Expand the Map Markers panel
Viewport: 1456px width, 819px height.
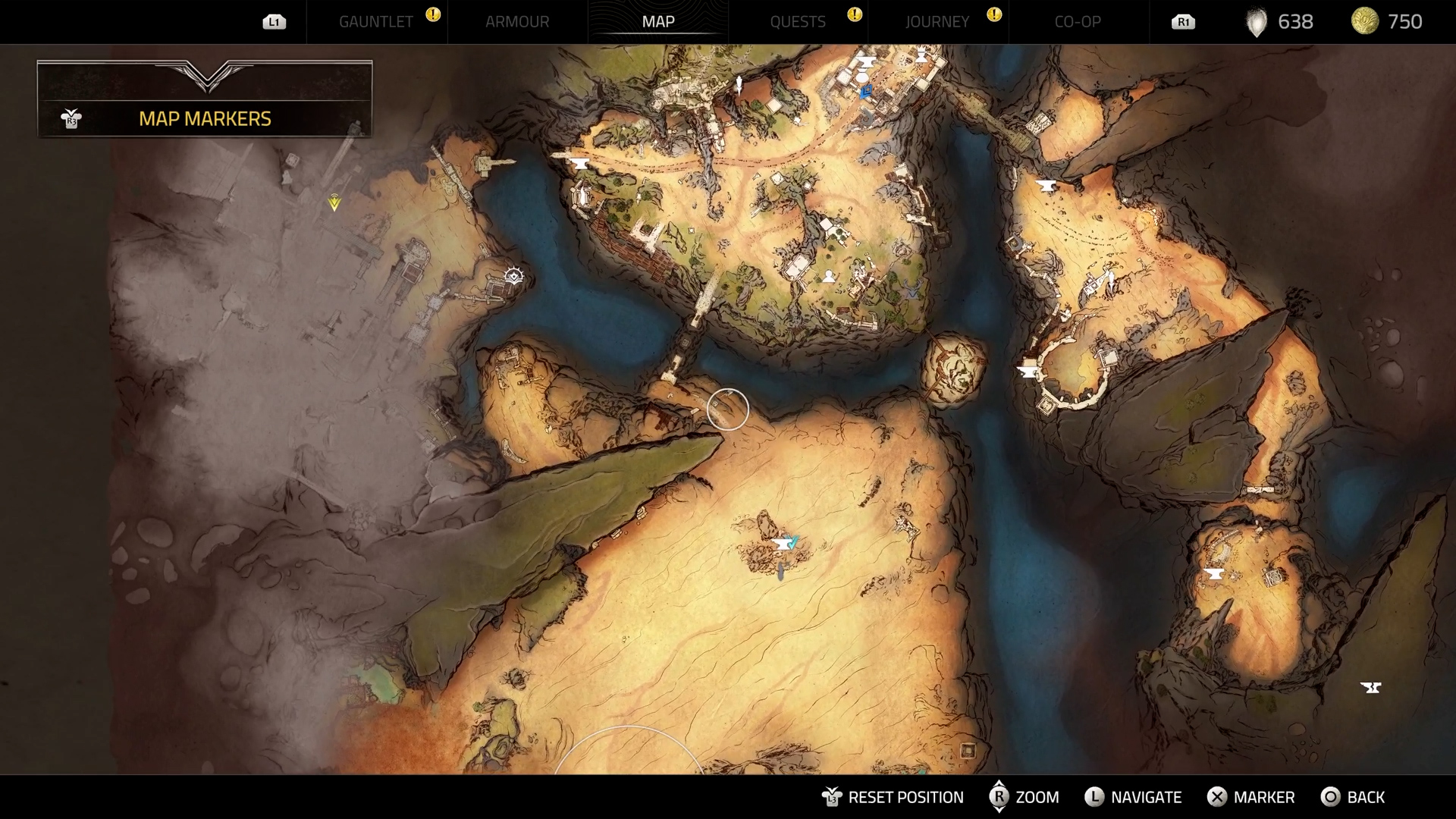point(205,118)
